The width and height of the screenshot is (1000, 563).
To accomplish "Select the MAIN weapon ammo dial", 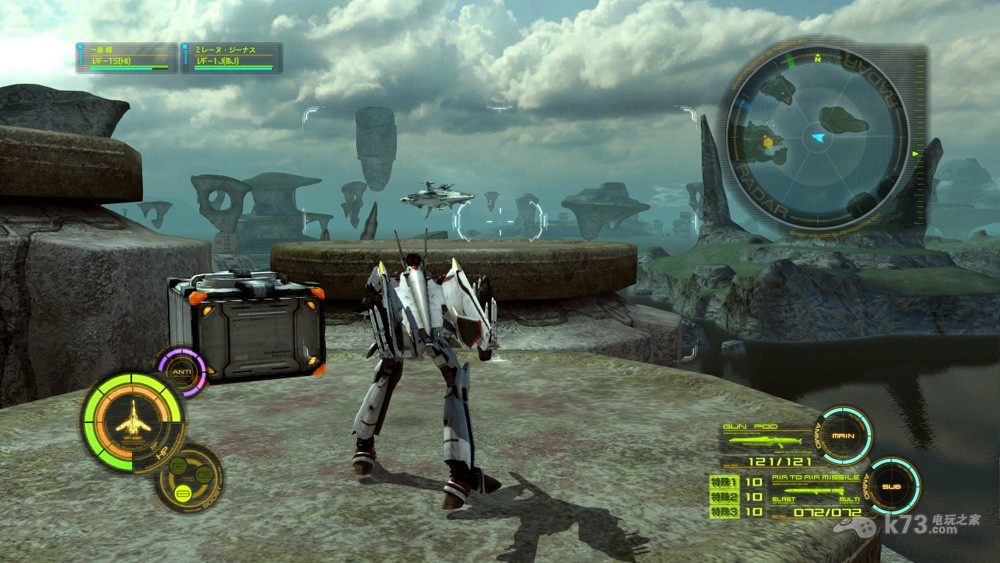I will [x=842, y=435].
